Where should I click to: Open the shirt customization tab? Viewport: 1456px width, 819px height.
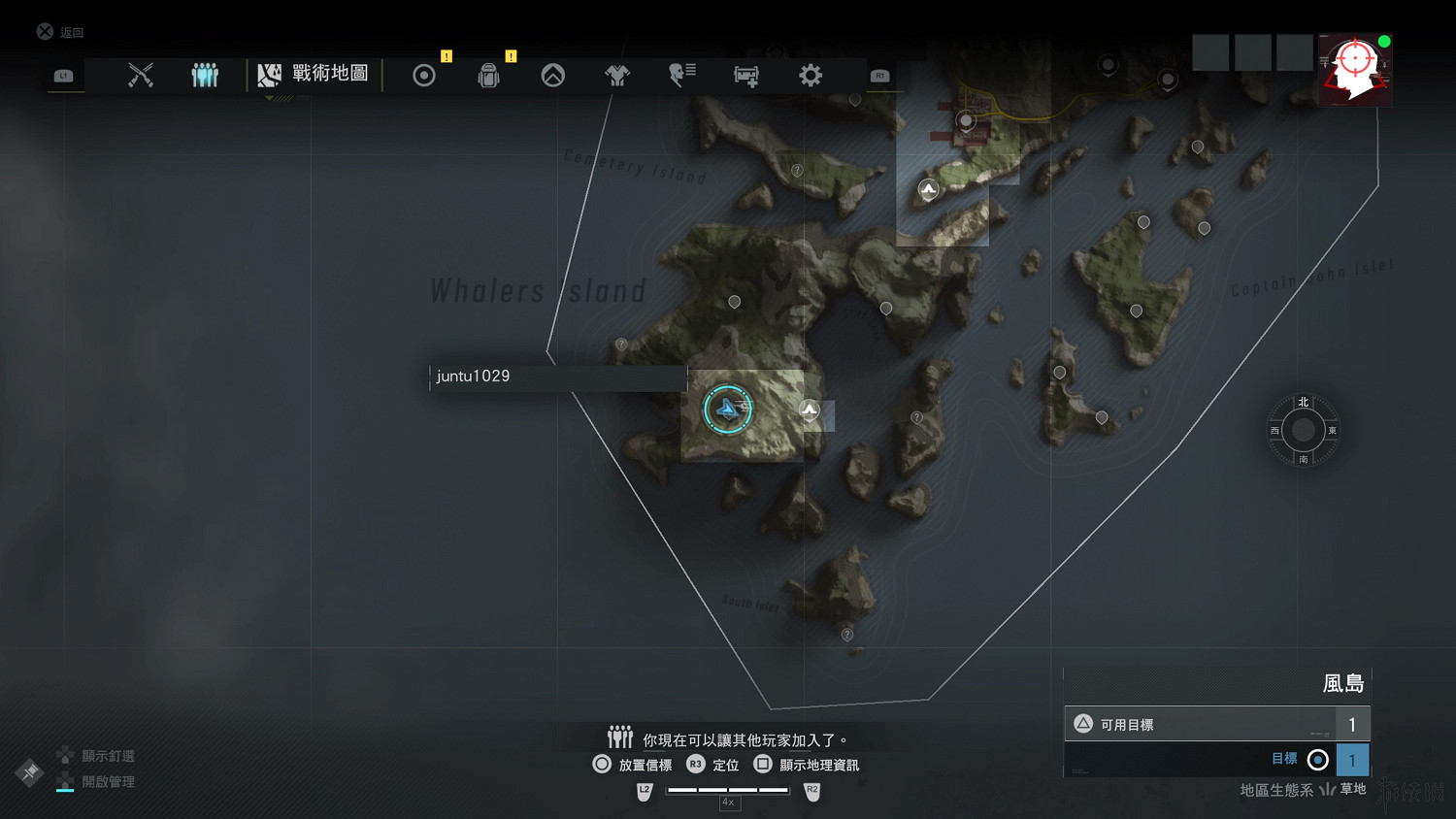[x=617, y=75]
